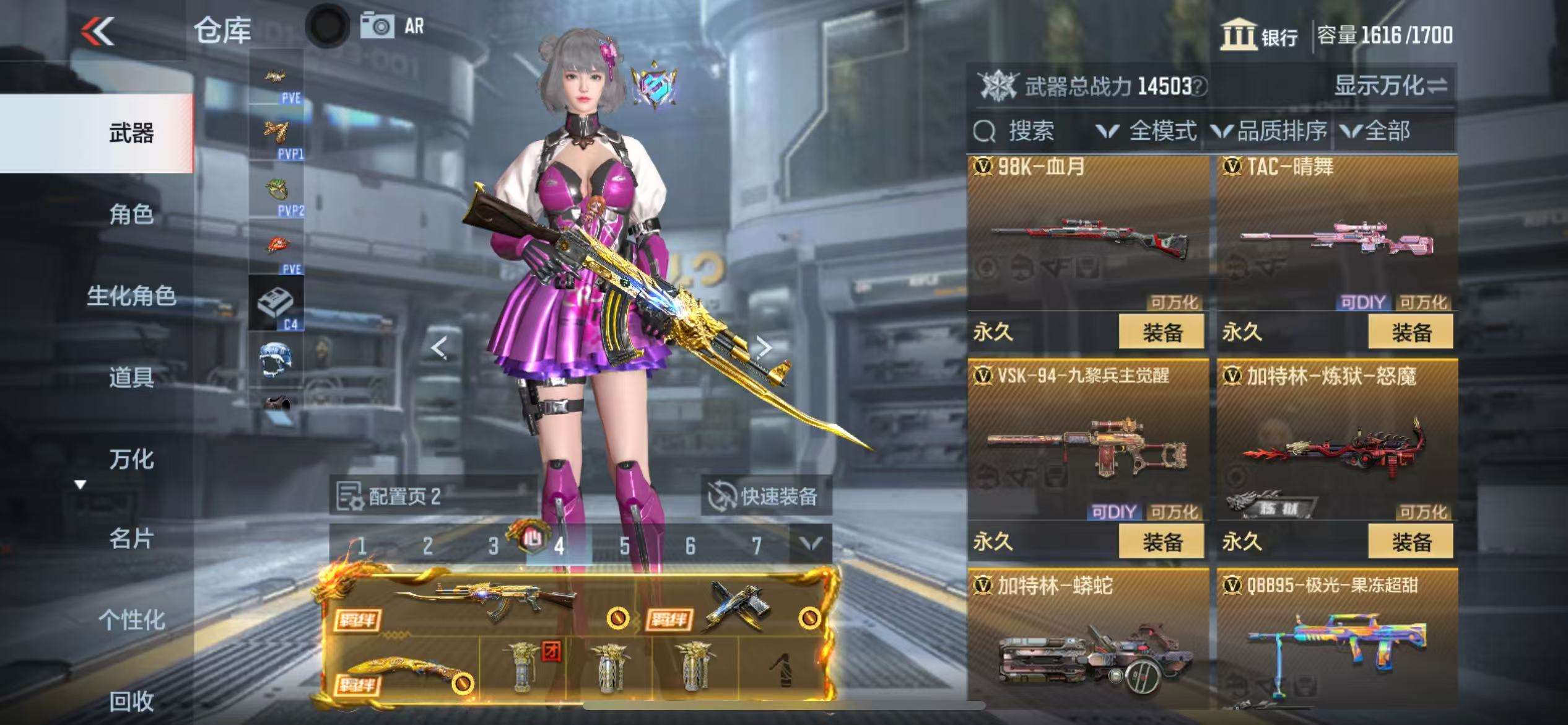Toggle the 显示万化 display switch
Image resolution: width=1568 pixels, height=725 pixels.
(1390, 86)
